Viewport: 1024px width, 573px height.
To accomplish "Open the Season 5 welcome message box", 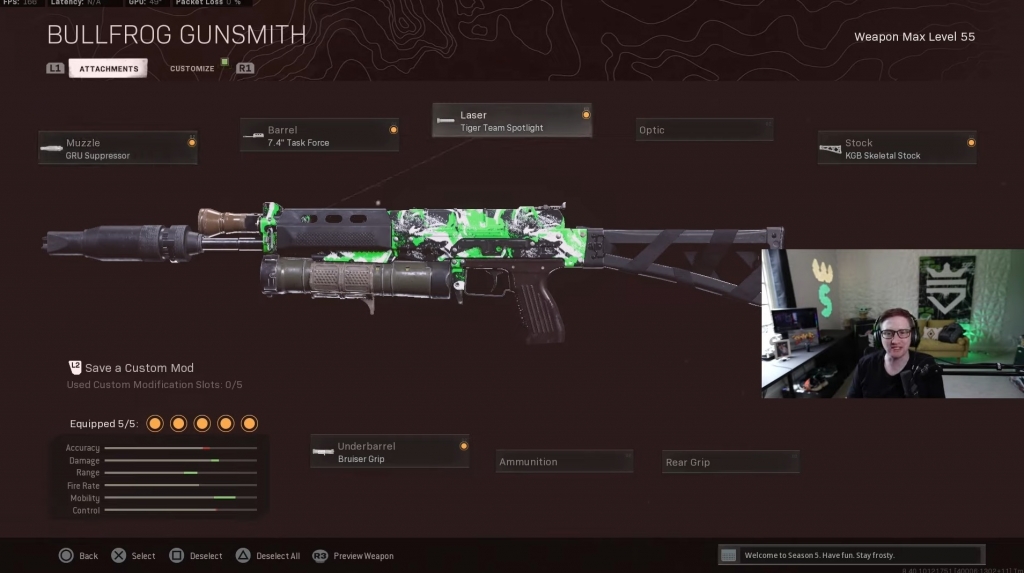I will click(x=851, y=555).
